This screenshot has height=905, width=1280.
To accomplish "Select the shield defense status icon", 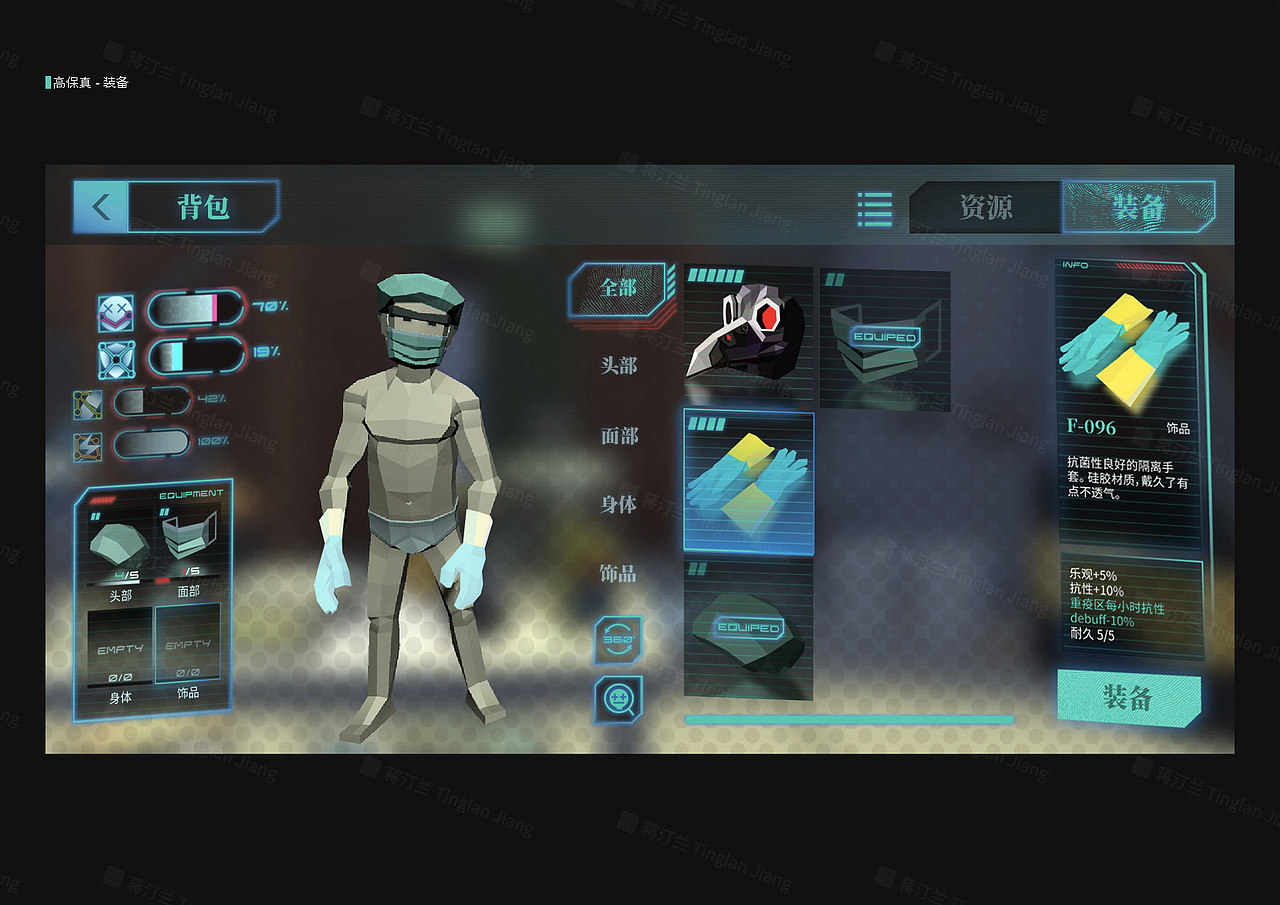I will tap(118, 358).
